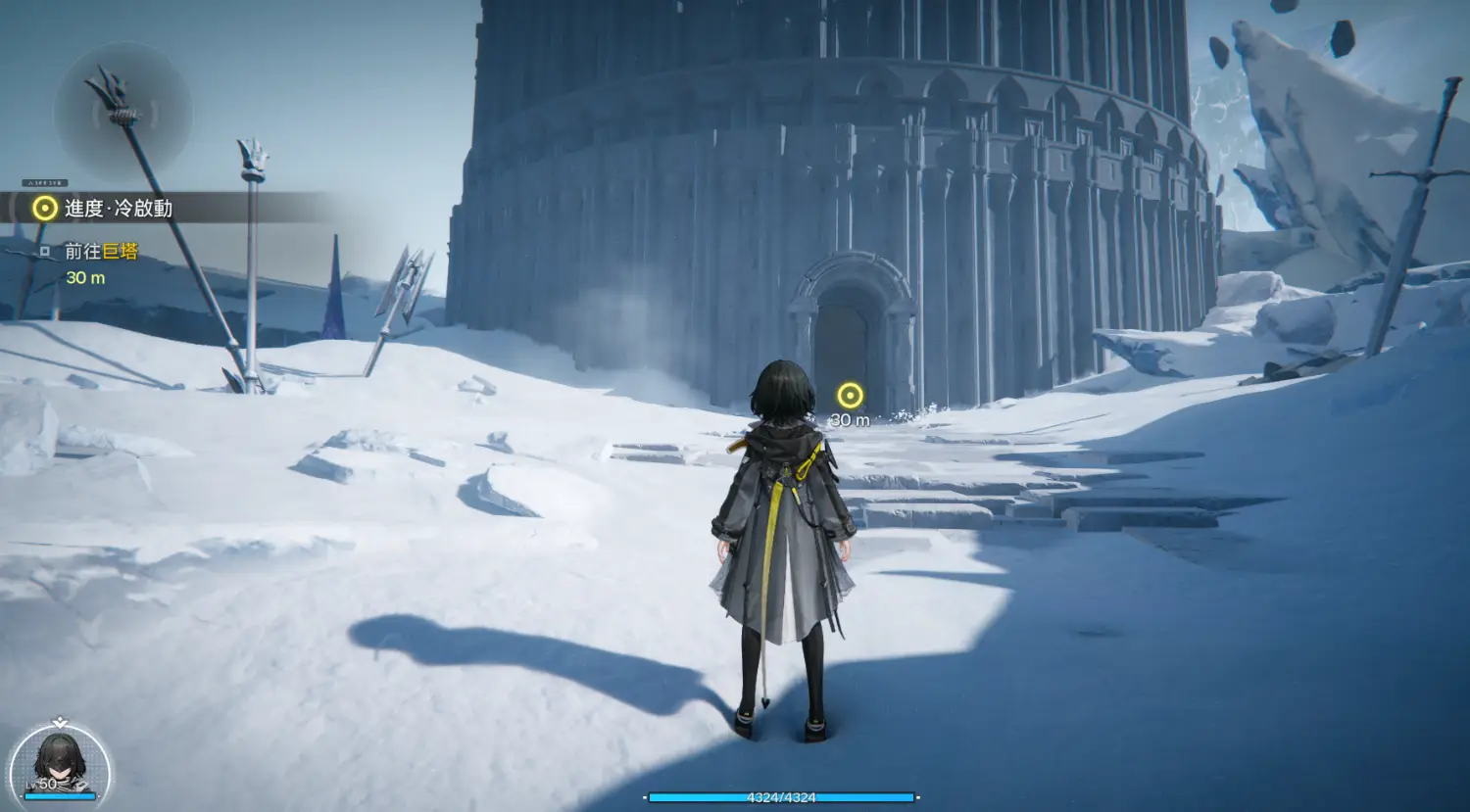Click the 進度·冷啟動 quest tracker title
This screenshot has width=1470, height=812.
(118, 208)
